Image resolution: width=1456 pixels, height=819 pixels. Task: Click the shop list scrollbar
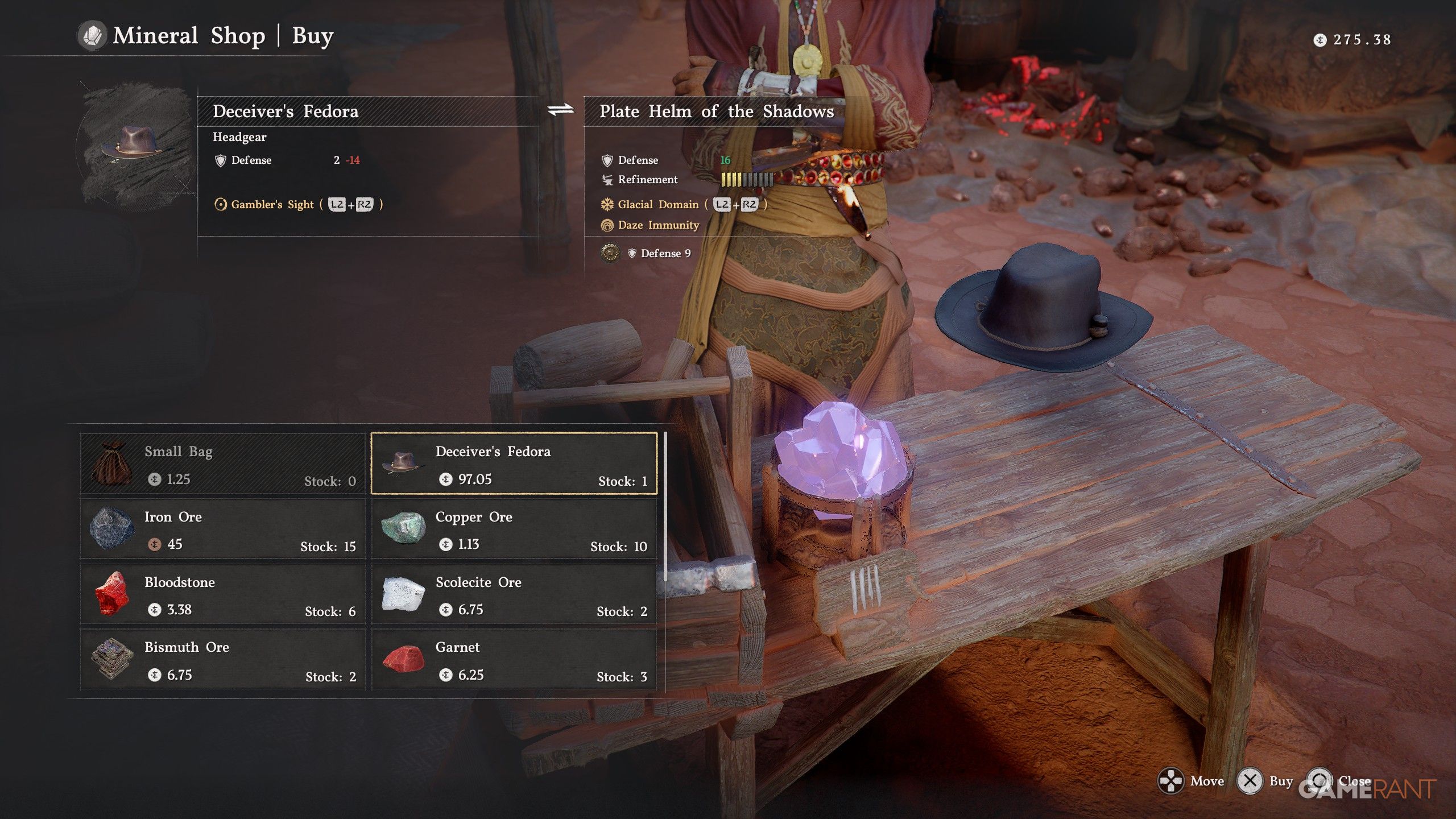point(665,506)
